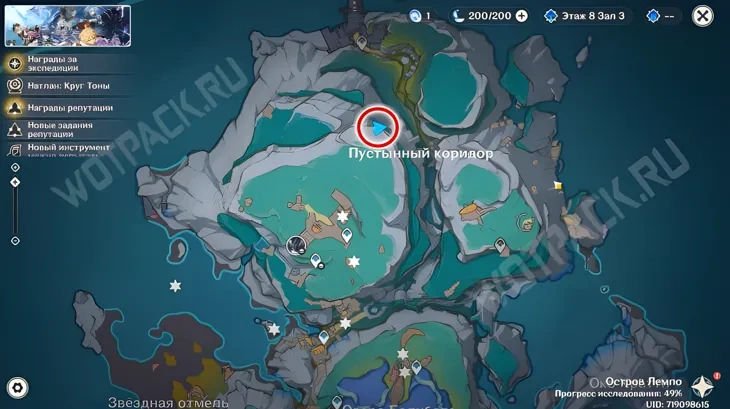
Task: Select the yellow quest marker on the map
Action: tap(557, 186)
